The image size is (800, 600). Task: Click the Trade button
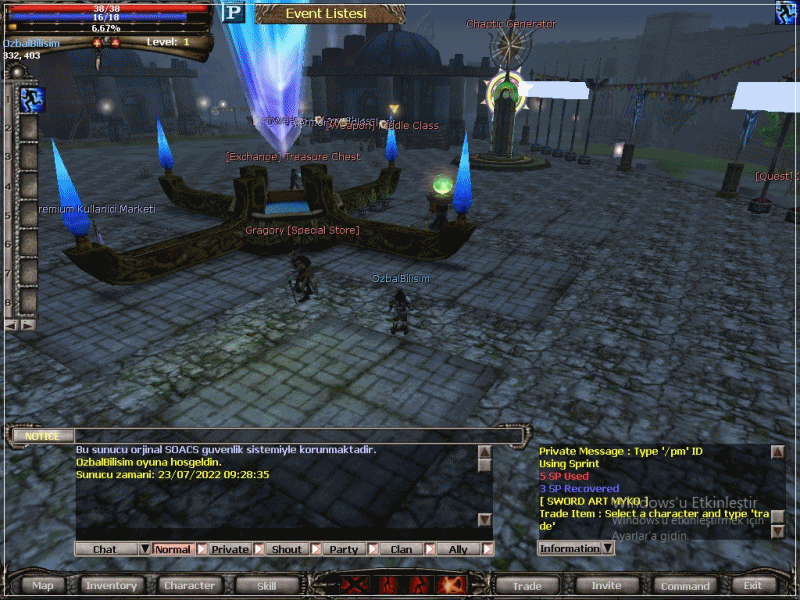527,585
